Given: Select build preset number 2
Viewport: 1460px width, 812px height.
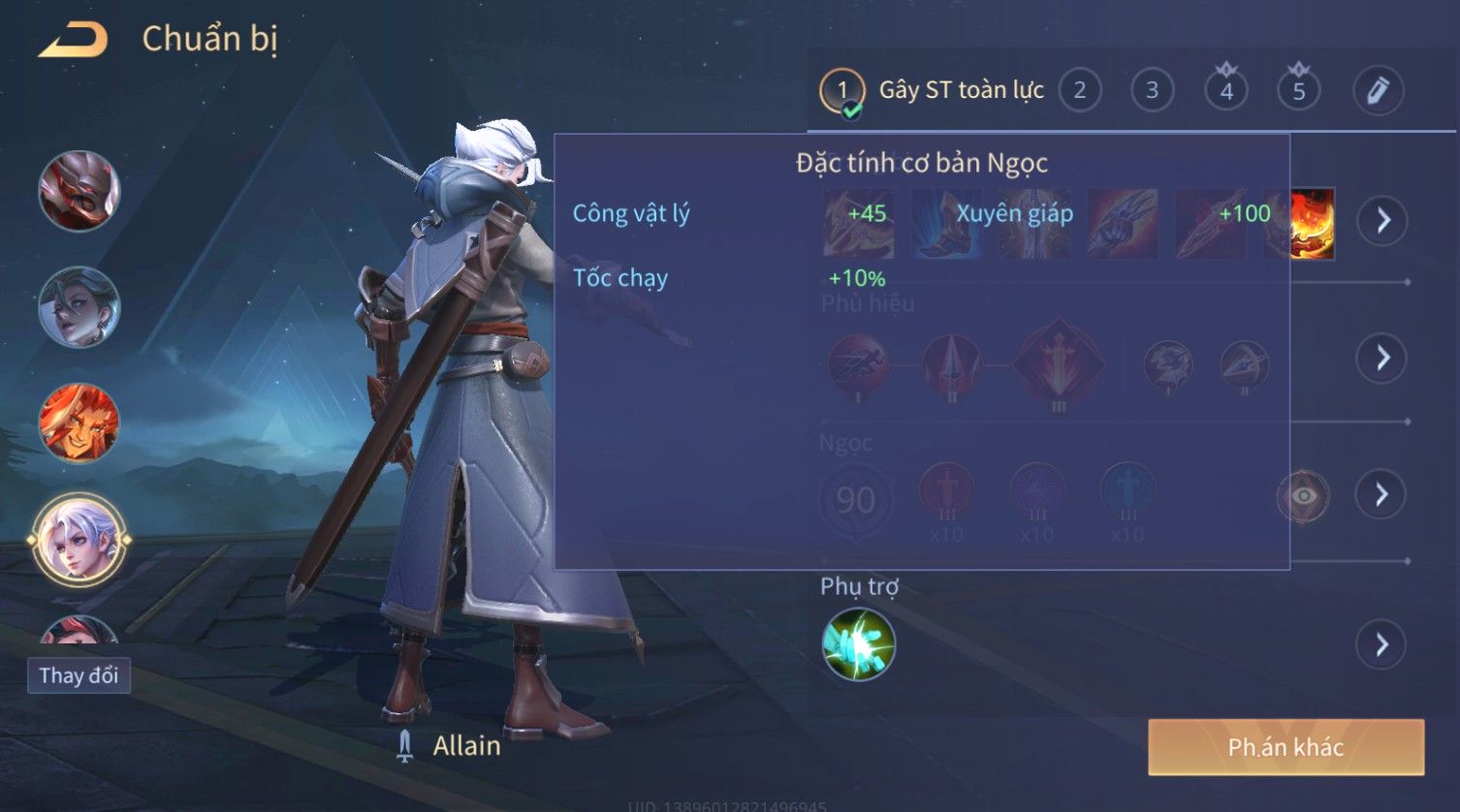Looking at the screenshot, I should (x=1079, y=91).
